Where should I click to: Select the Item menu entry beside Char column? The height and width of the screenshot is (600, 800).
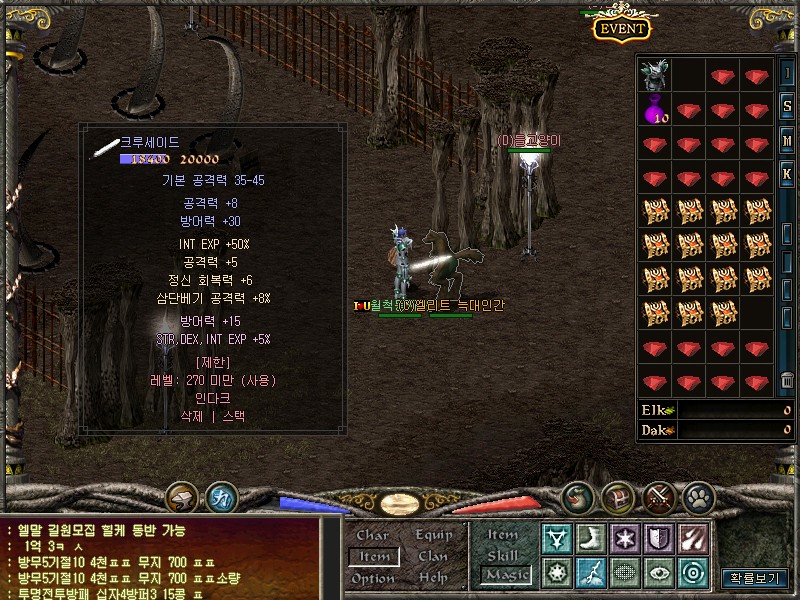(x=374, y=556)
